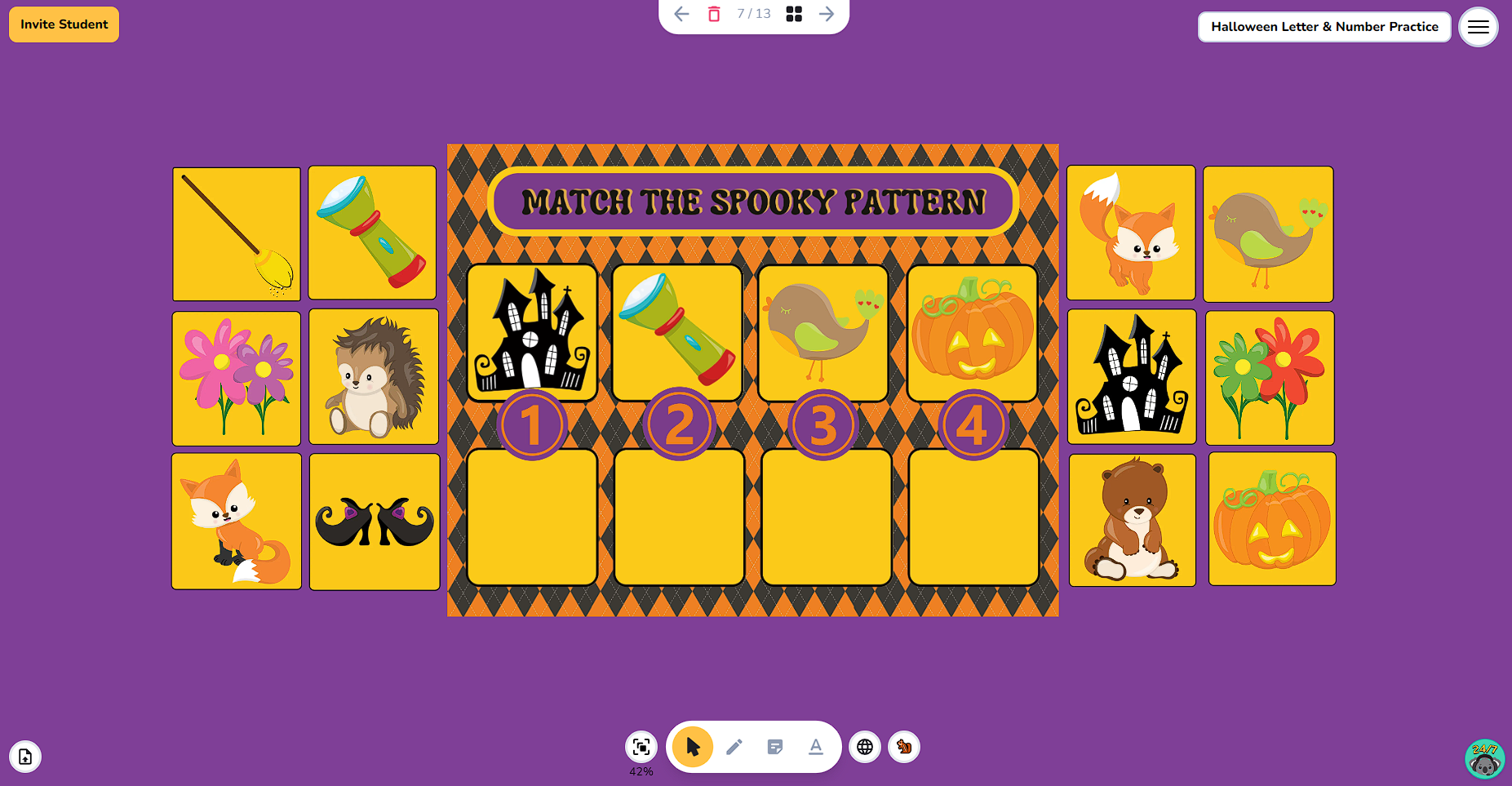This screenshot has width=1512, height=786.
Task: Go to the next slide with right arrow
Action: click(x=826, y=14)
